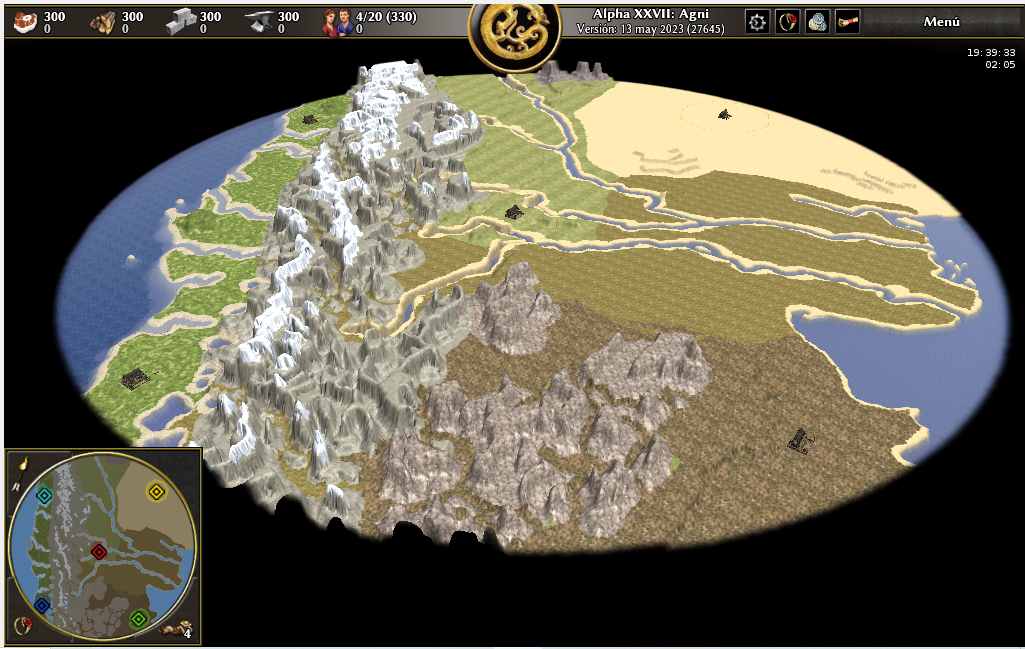Open the diplomacy window from top bar
The image size is (1025, 649).
788,22
